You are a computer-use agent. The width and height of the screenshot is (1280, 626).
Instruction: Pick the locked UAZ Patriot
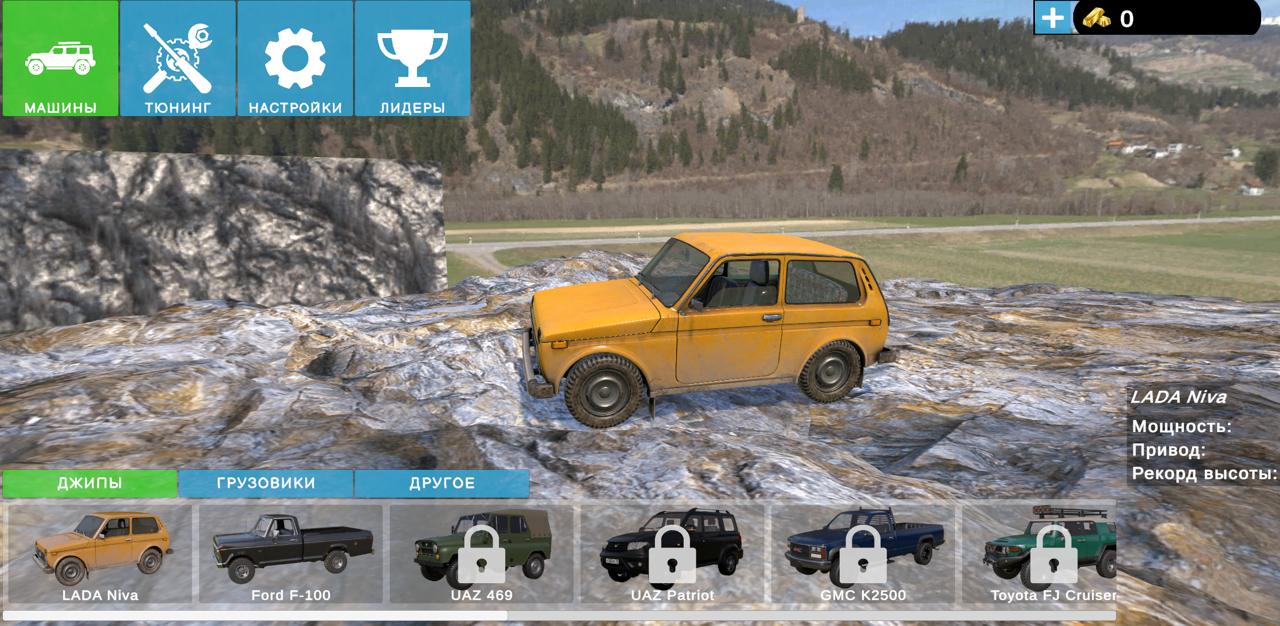point(673,553)
